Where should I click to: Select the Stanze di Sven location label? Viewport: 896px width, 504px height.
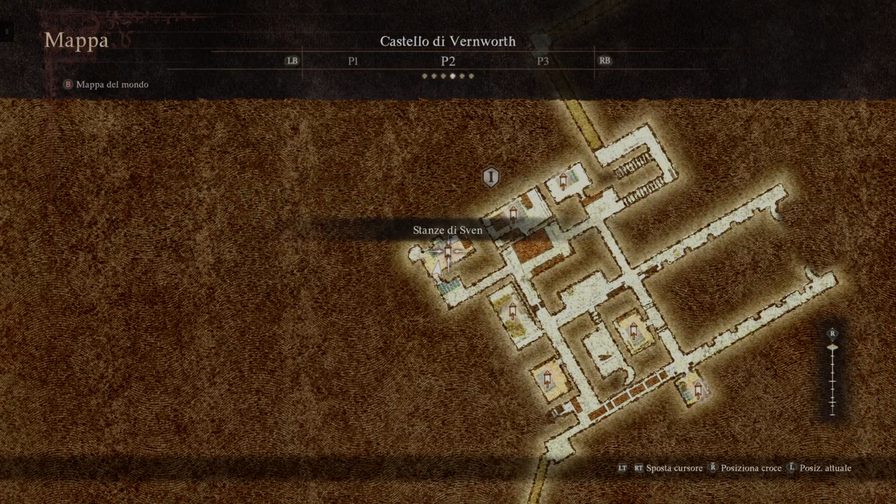click(x=448, y=230)
